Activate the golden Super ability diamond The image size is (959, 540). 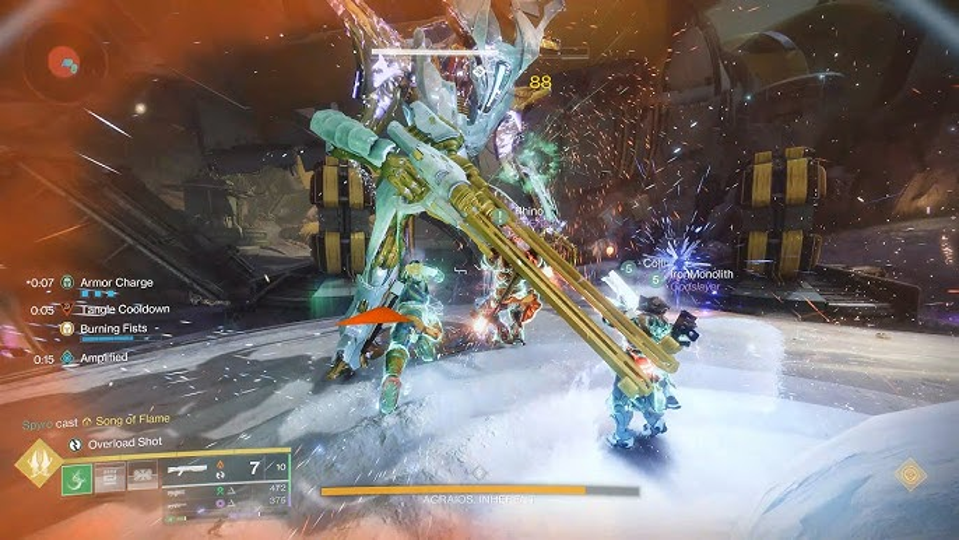tap(39, 464)
